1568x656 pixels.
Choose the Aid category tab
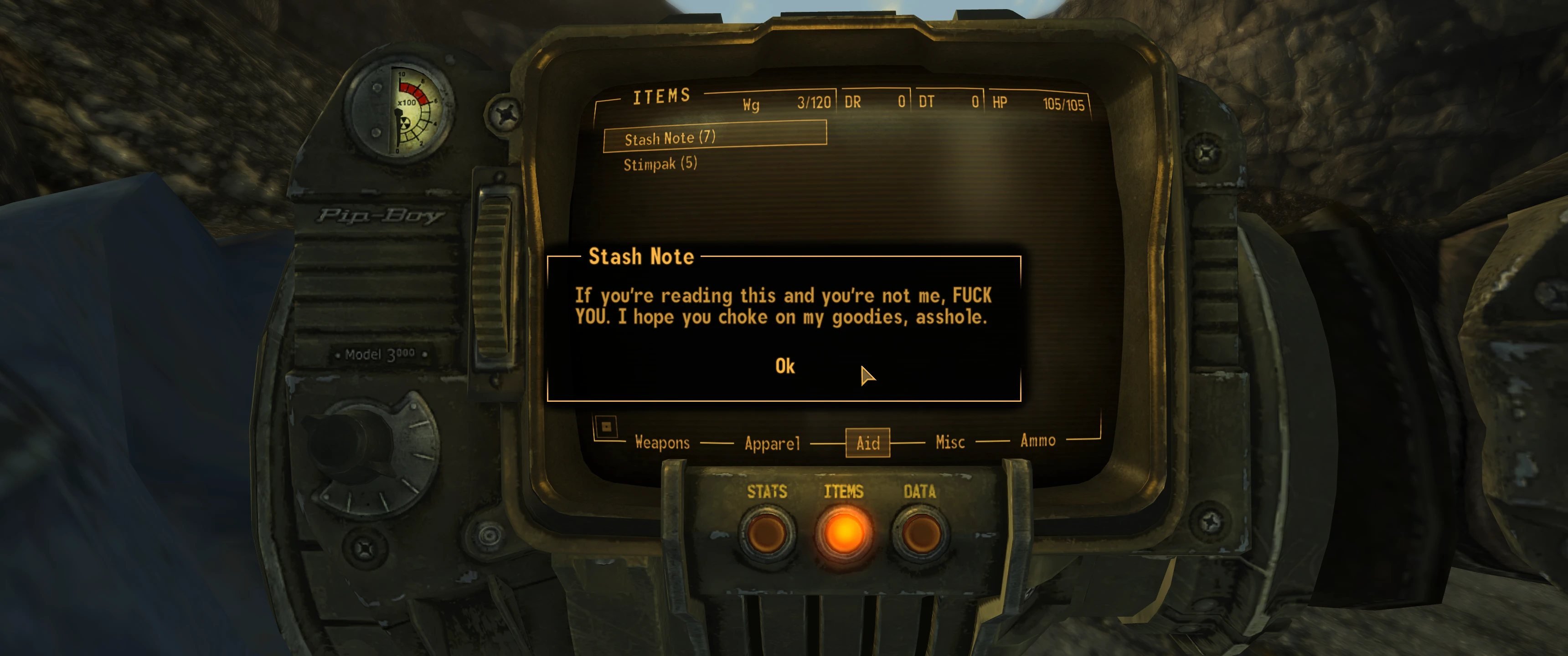(x=867, y=442)
